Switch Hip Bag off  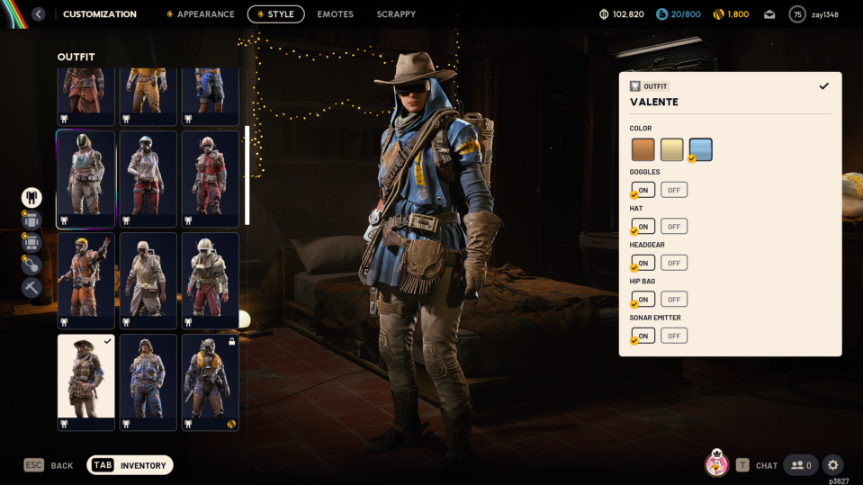(674, 299)
